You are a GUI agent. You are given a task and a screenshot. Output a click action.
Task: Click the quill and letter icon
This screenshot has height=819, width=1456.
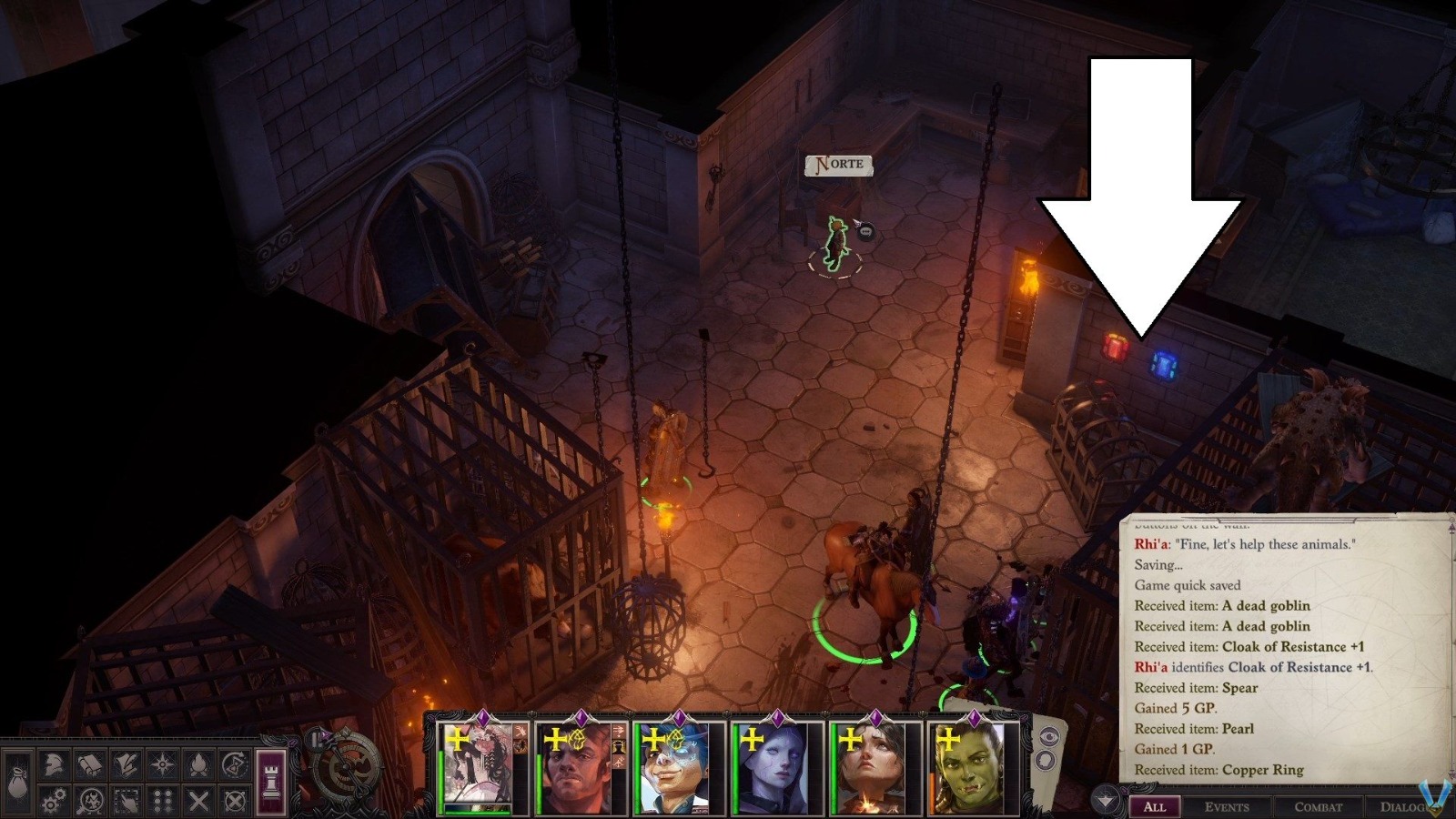click(126, 764)
